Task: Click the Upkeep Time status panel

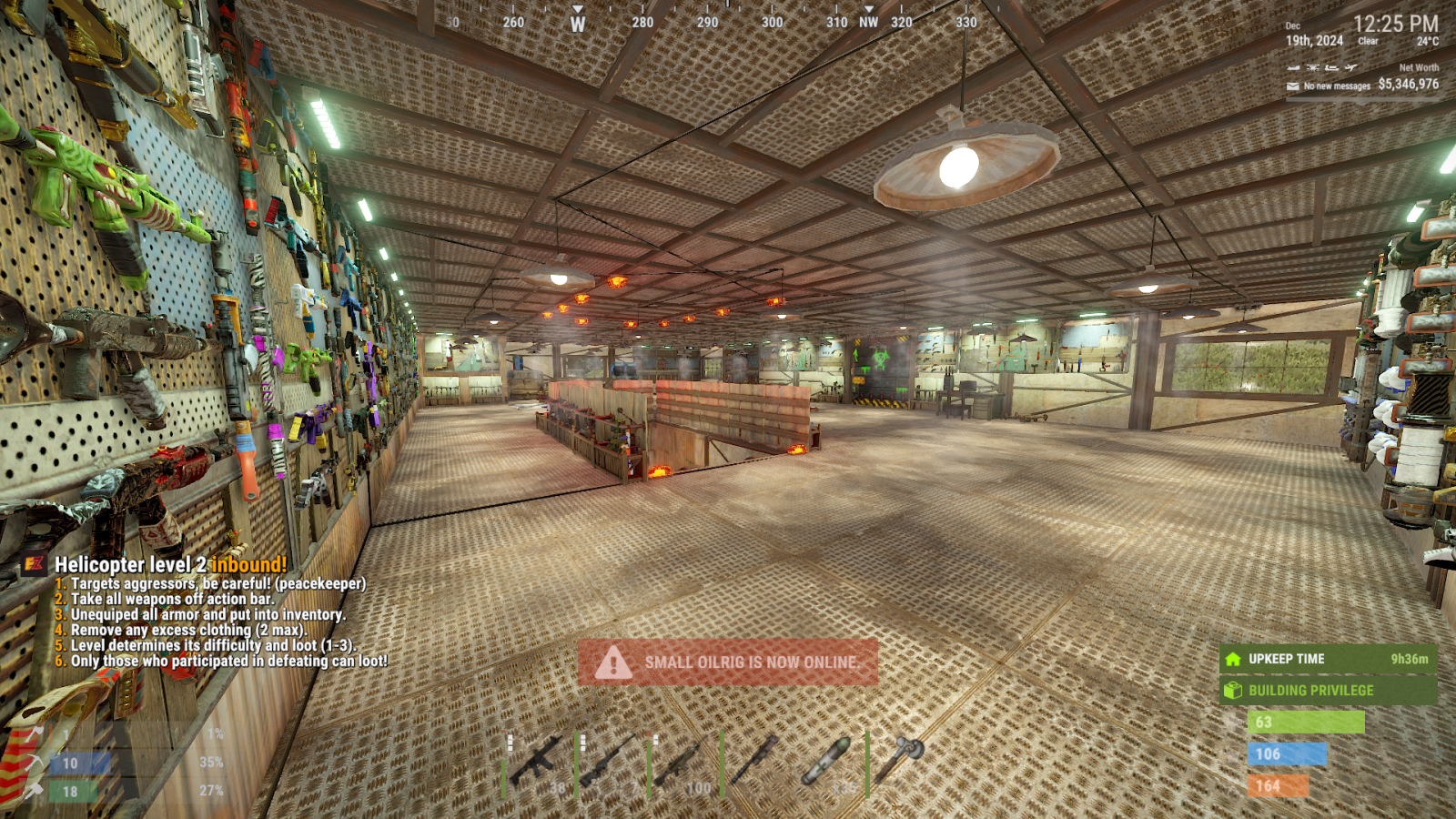Action: [1328, 659]
